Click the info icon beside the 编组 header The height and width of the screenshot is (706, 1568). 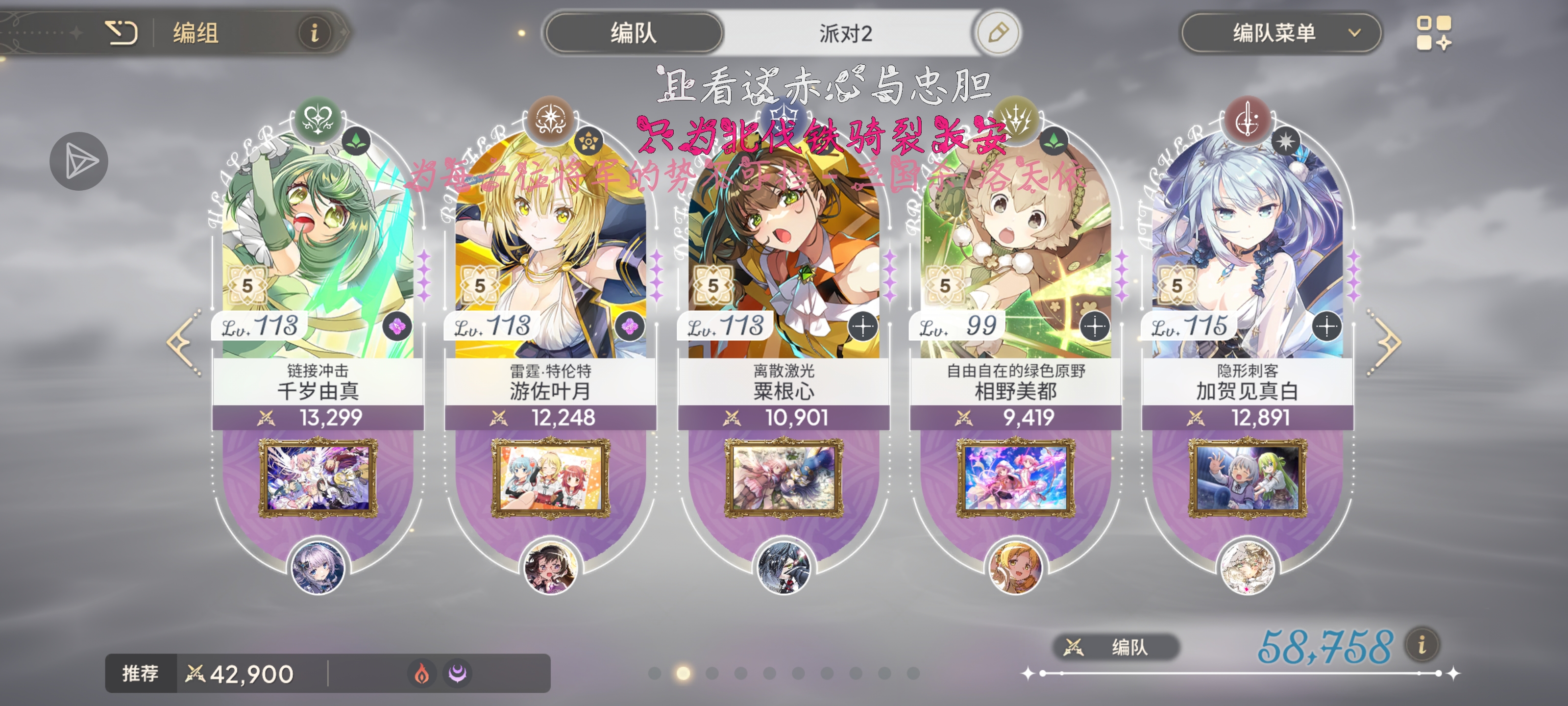point(314,33)
